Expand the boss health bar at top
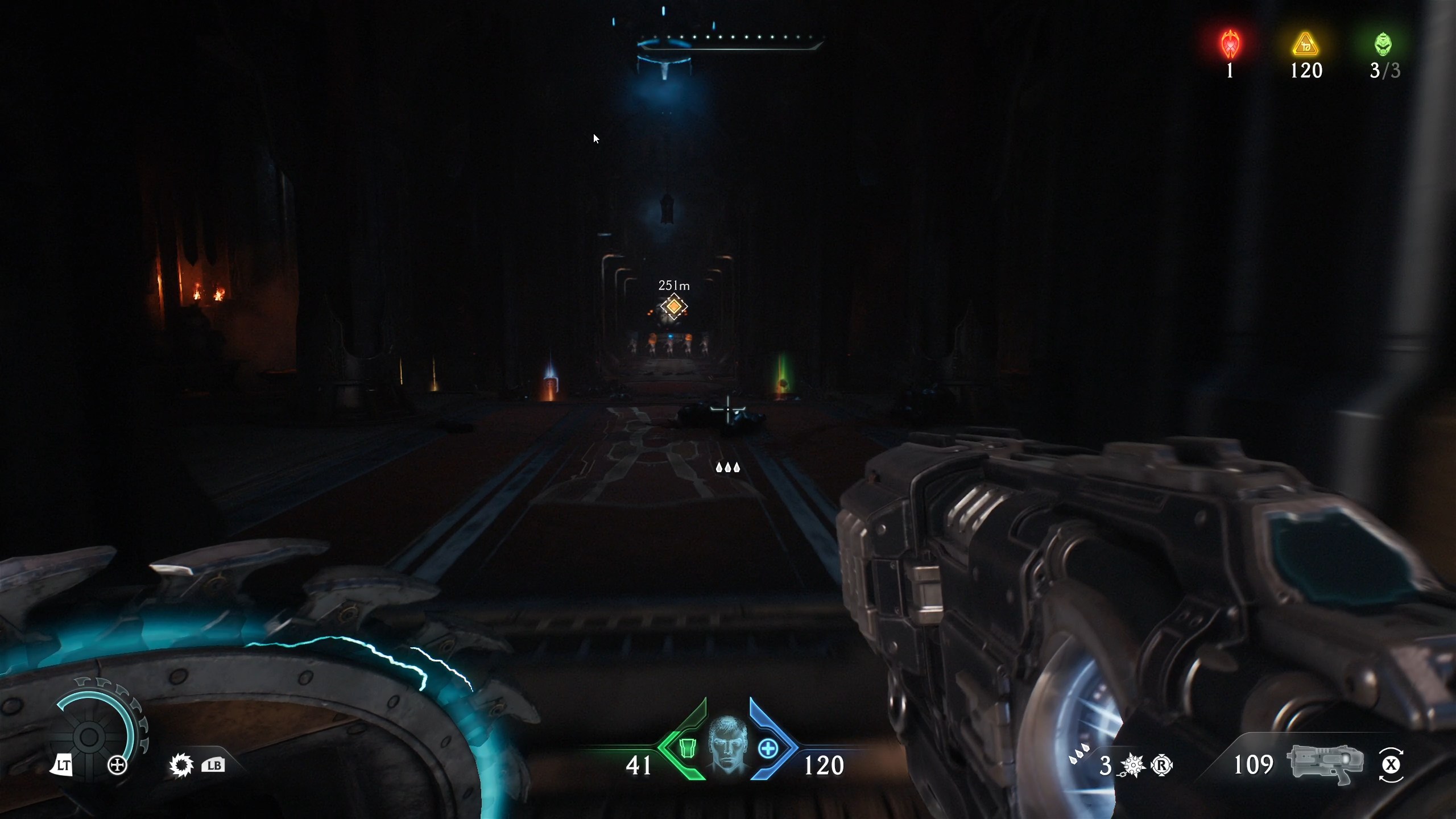This screenshot has height=819, width=1456. (730, 41)
